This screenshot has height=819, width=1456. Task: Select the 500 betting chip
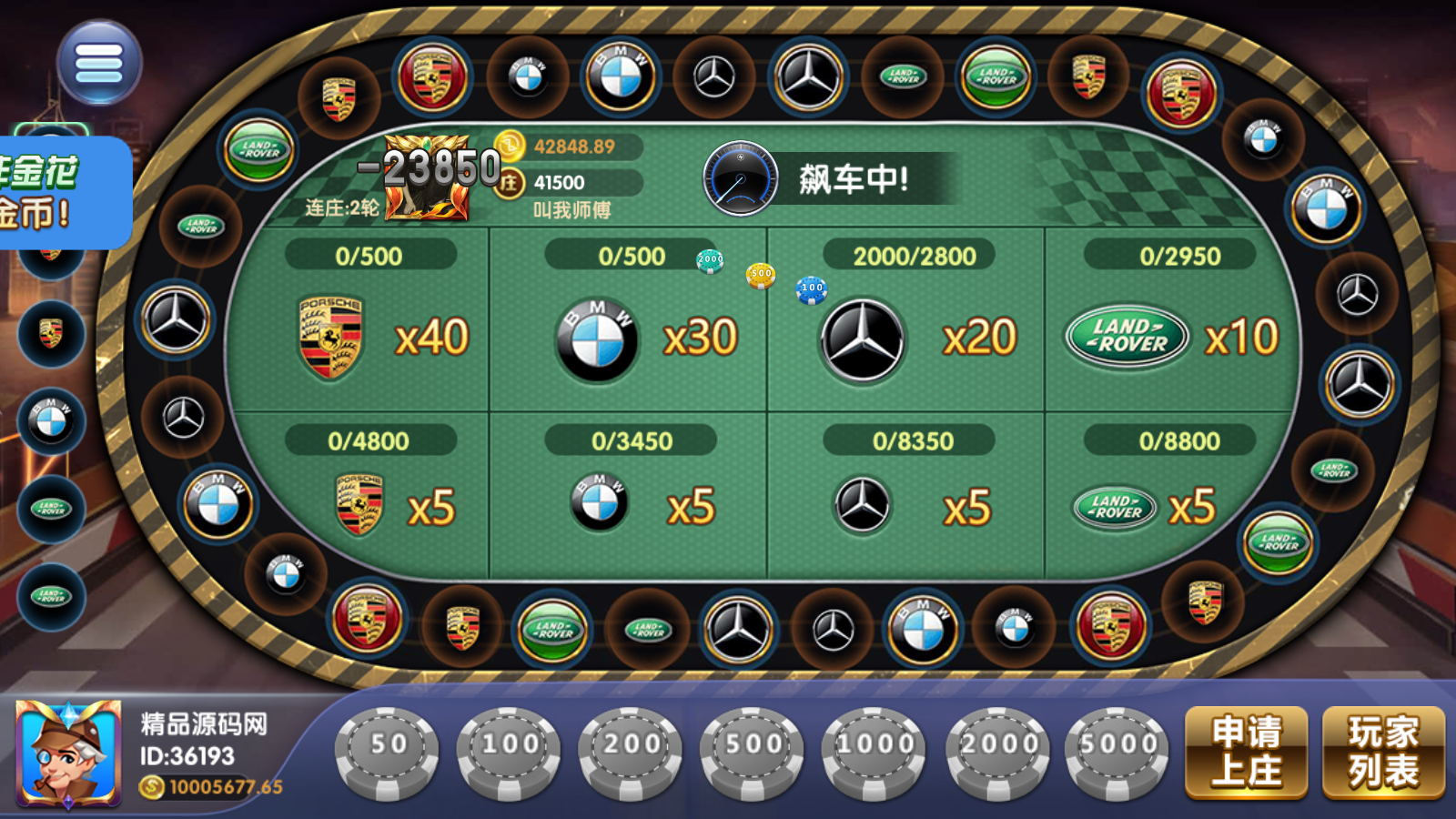click(x=753, y=752)
